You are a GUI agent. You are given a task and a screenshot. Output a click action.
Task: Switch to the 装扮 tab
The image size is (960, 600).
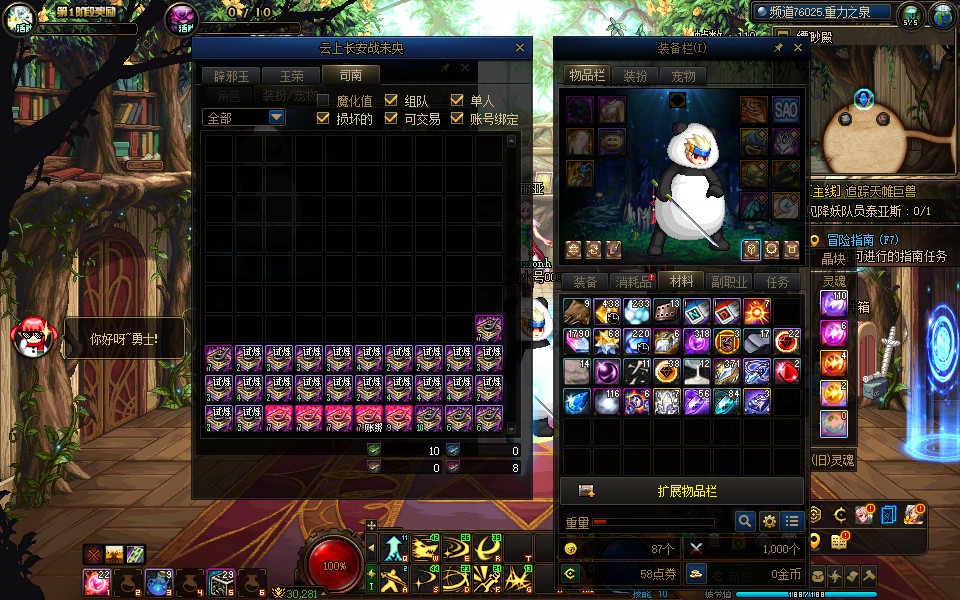635,76
